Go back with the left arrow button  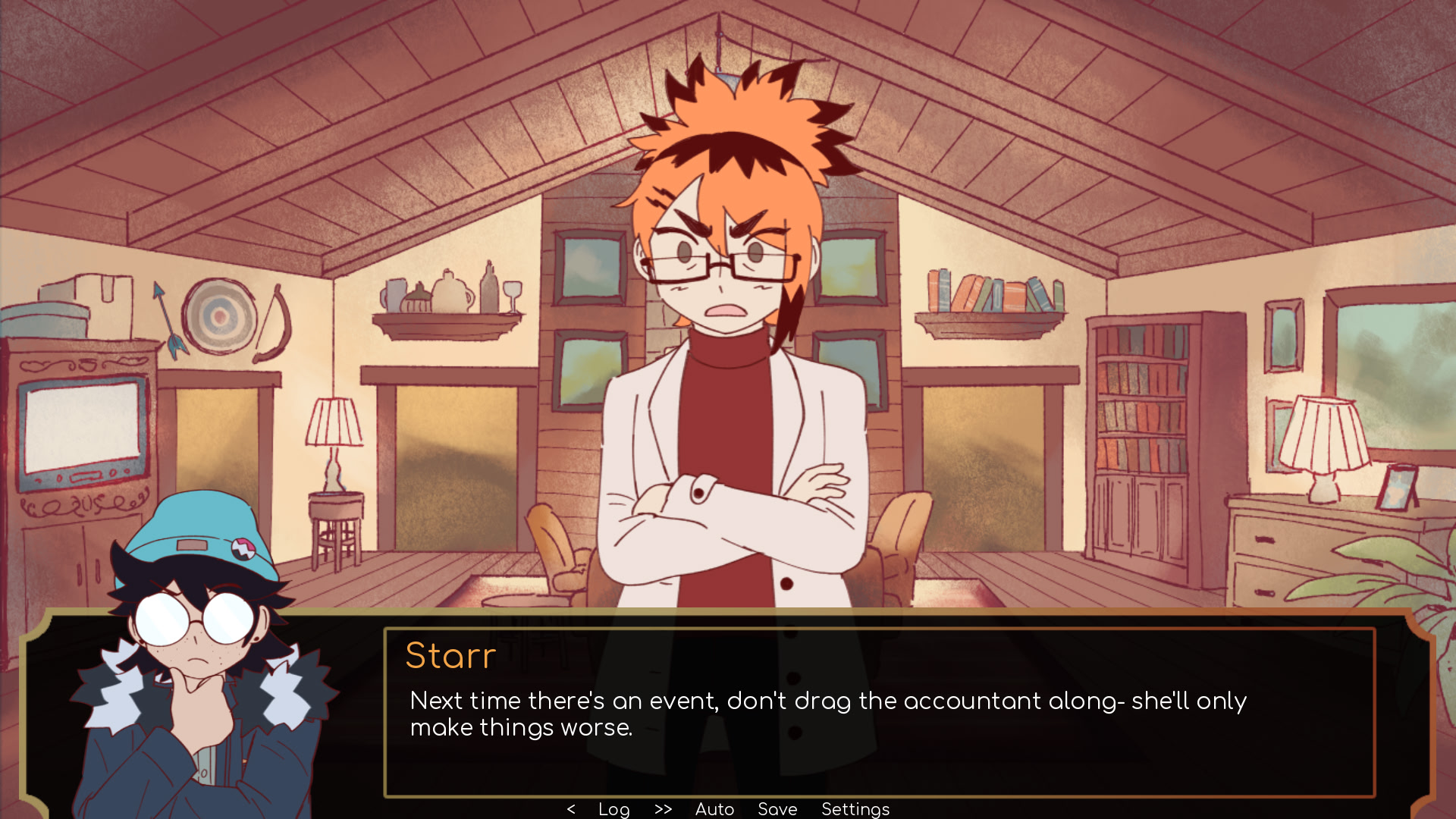571,809
